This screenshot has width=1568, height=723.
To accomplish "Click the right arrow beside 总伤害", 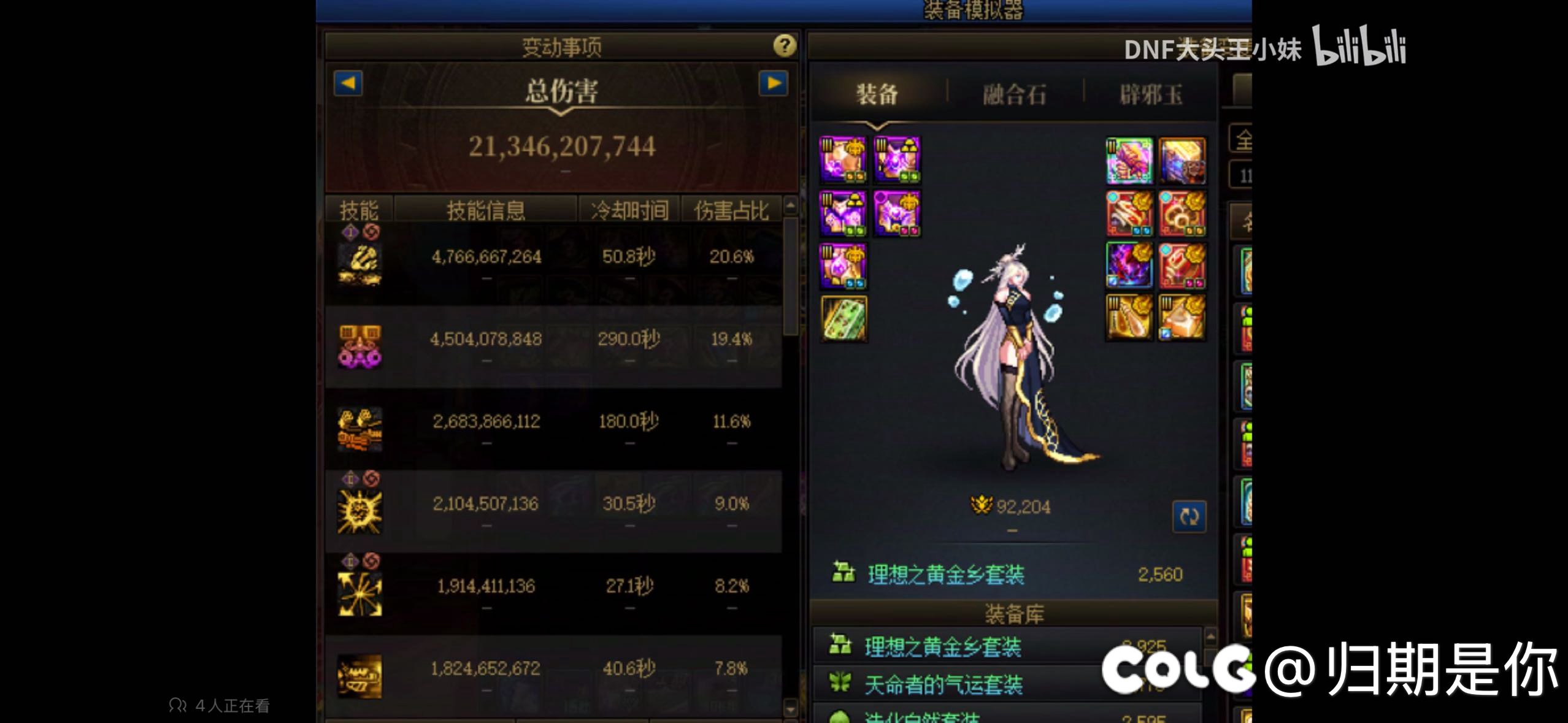I will [774, 84].
